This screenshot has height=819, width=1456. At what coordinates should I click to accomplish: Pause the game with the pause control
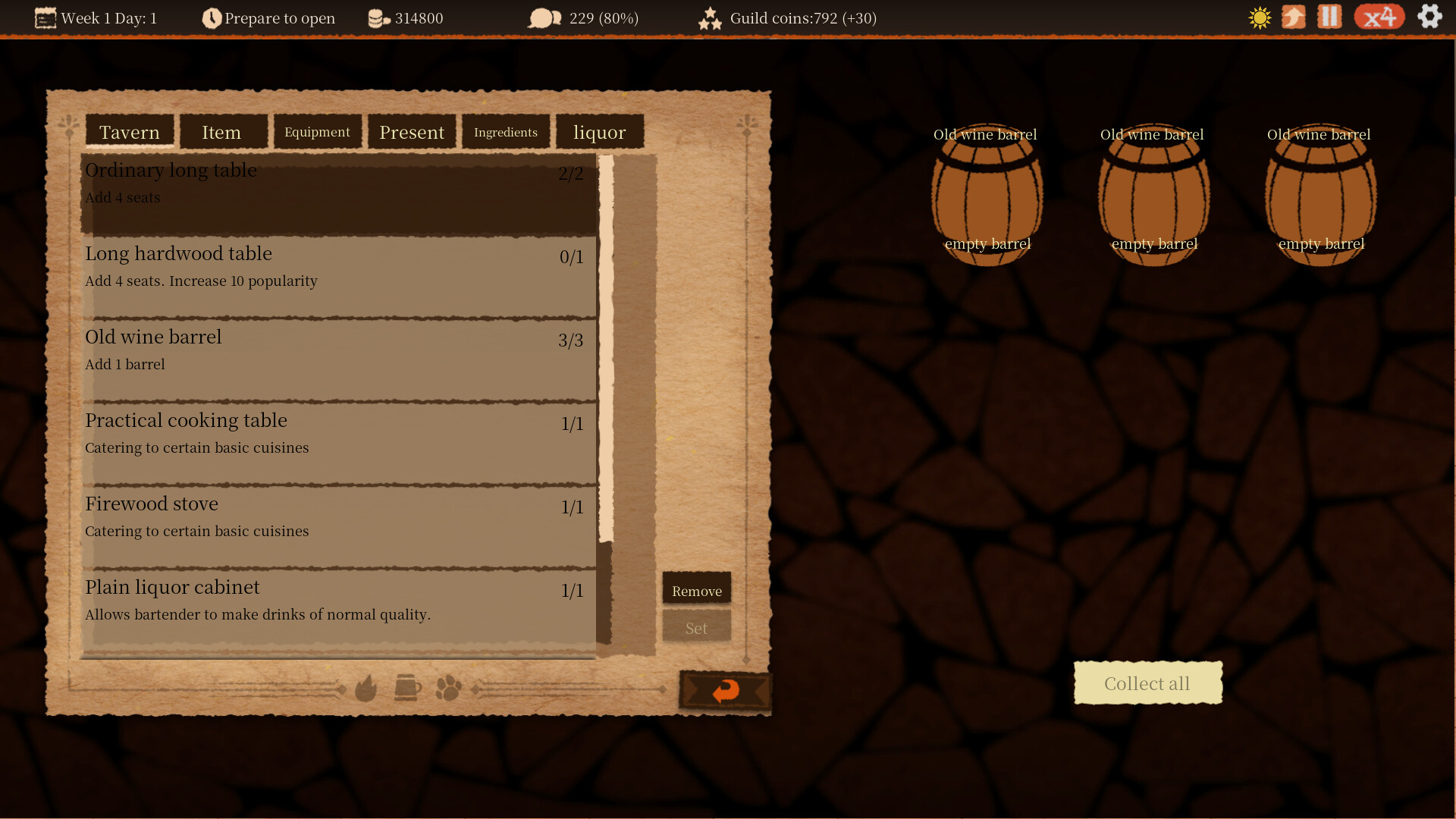[x=1329, y=17]
